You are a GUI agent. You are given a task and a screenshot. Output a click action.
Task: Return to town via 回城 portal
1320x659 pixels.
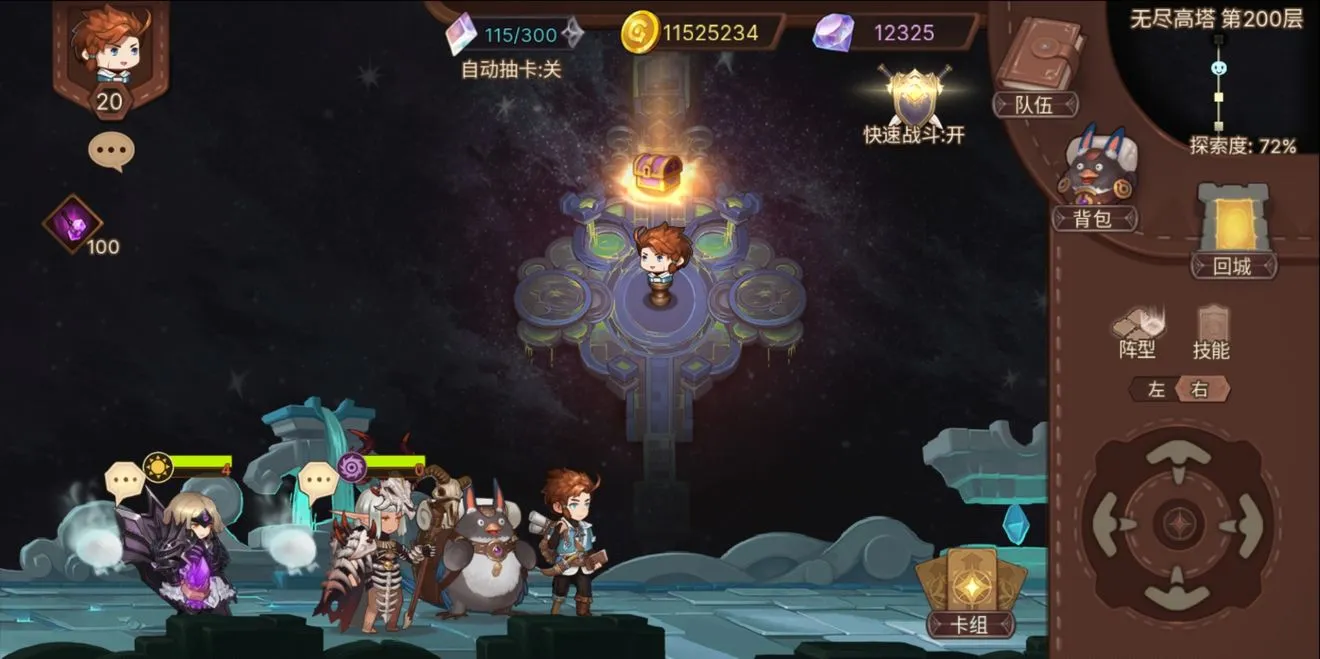click(x=1233, y=229)
